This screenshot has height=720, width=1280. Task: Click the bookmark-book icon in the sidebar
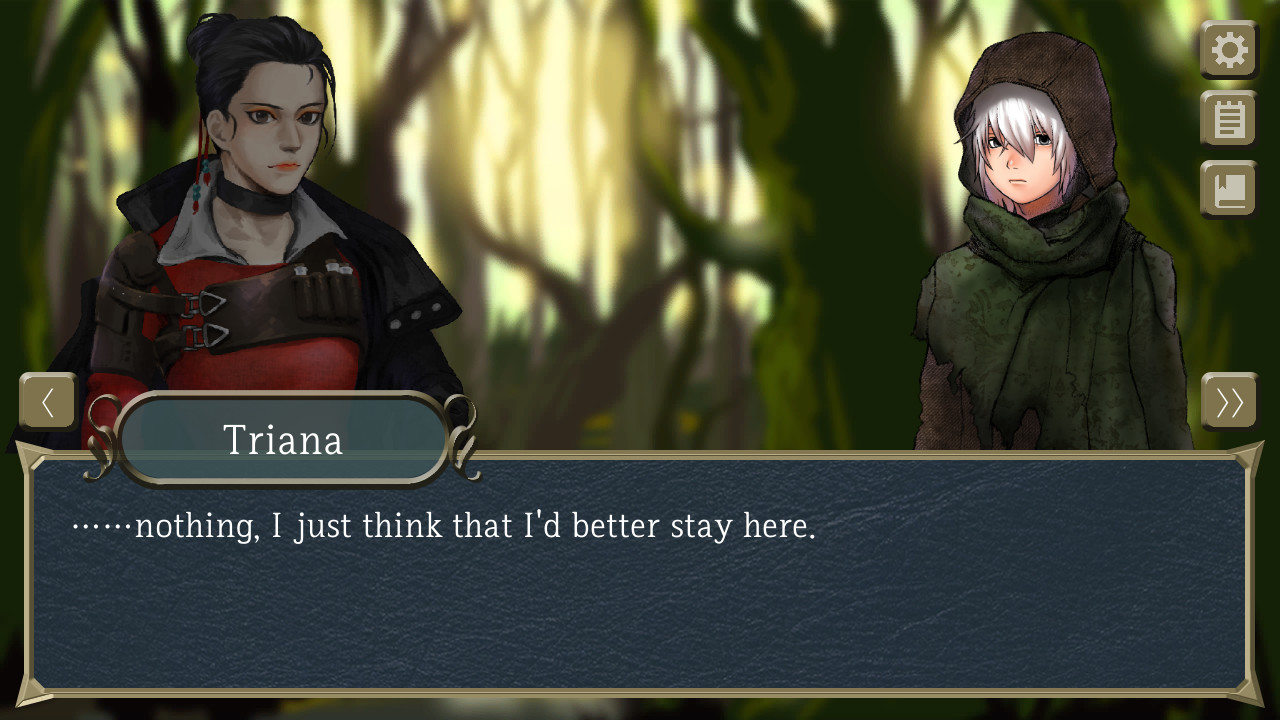pyautogui.click(x=1228, y=189)
